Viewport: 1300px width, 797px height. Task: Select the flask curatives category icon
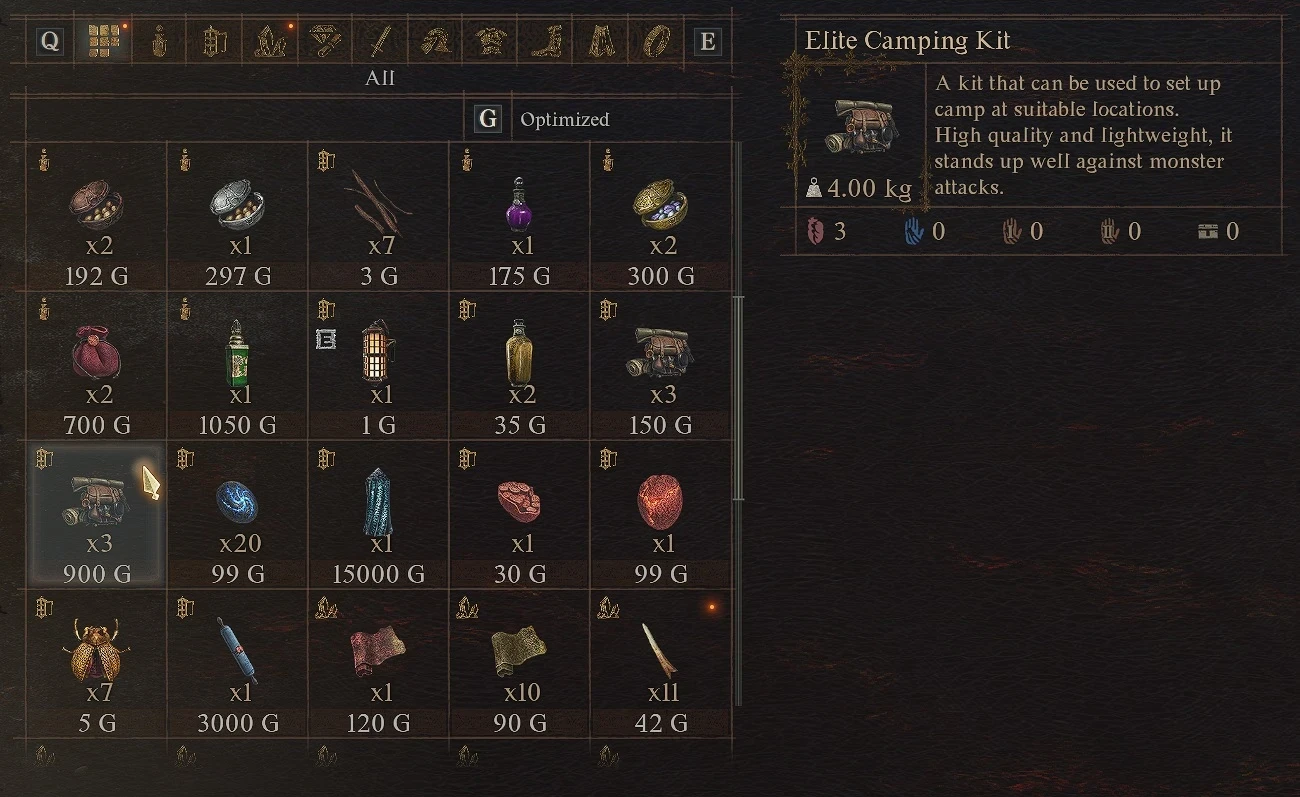[x=159, y=42]
